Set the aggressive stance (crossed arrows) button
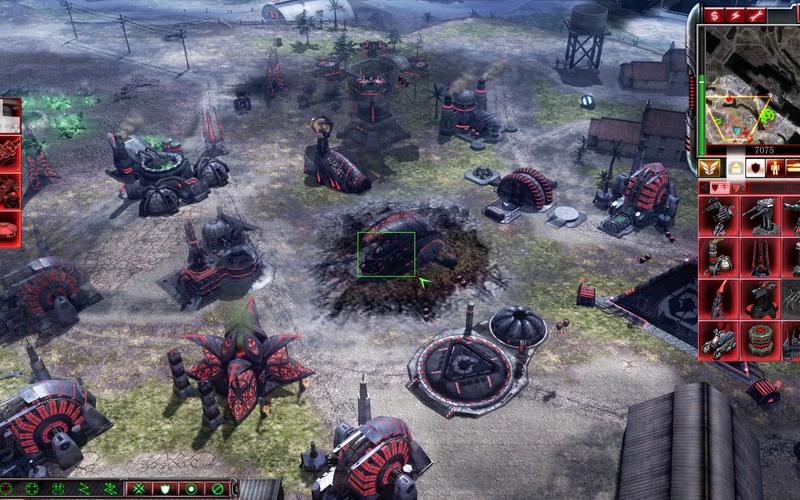This screenshot has height=500, width=800. coord(140,489)
